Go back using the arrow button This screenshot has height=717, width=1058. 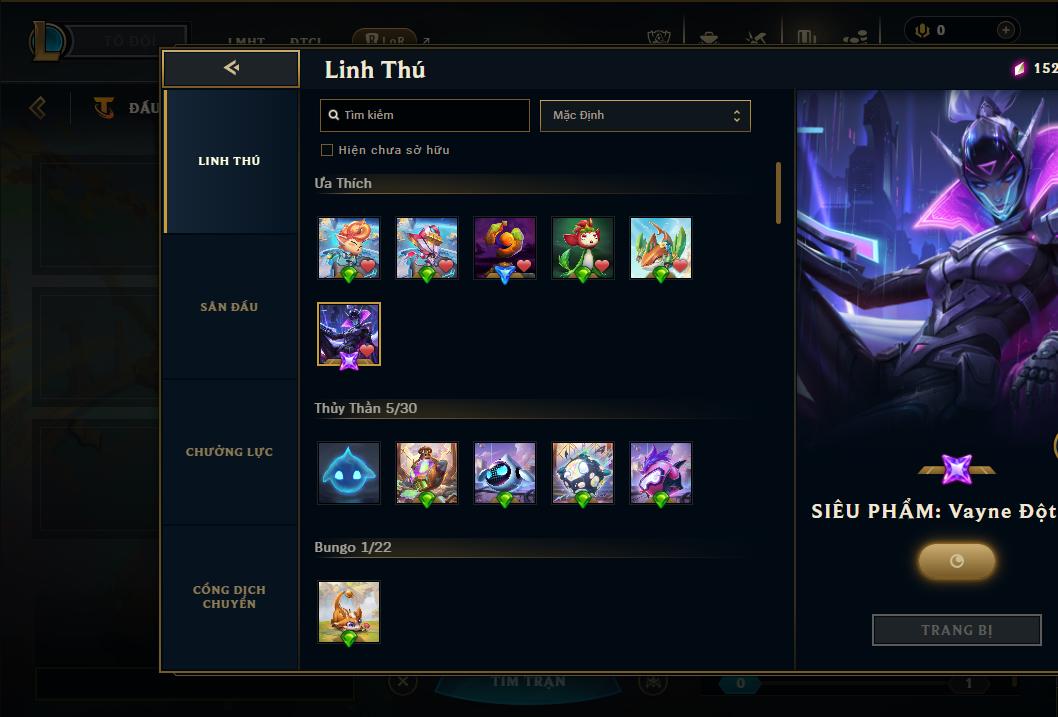pyautogui.click(x=231, y=68)
